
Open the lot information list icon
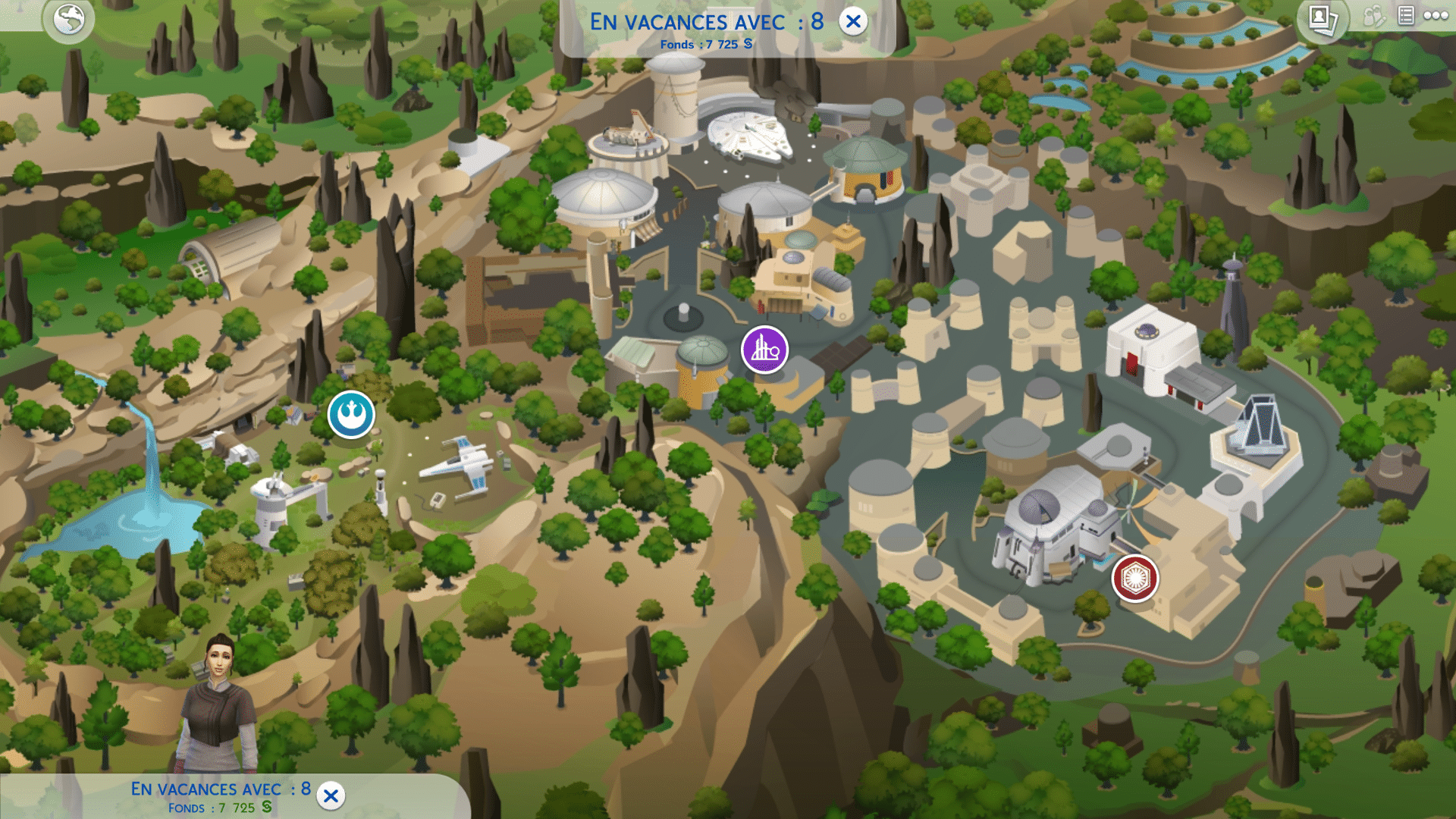1407,14
